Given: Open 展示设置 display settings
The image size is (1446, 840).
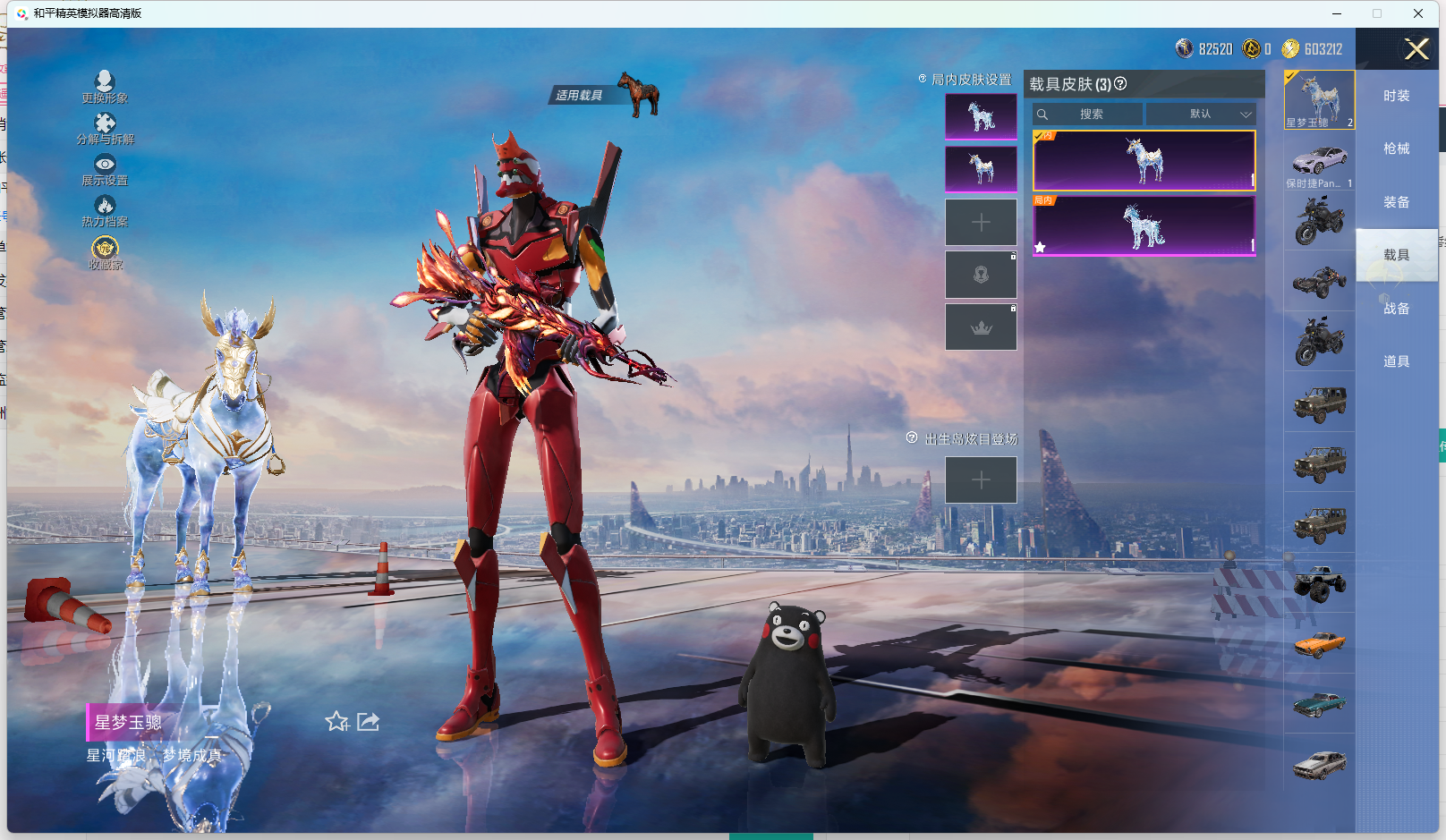Looking at the screenshot, I should (x=105, y=169).
